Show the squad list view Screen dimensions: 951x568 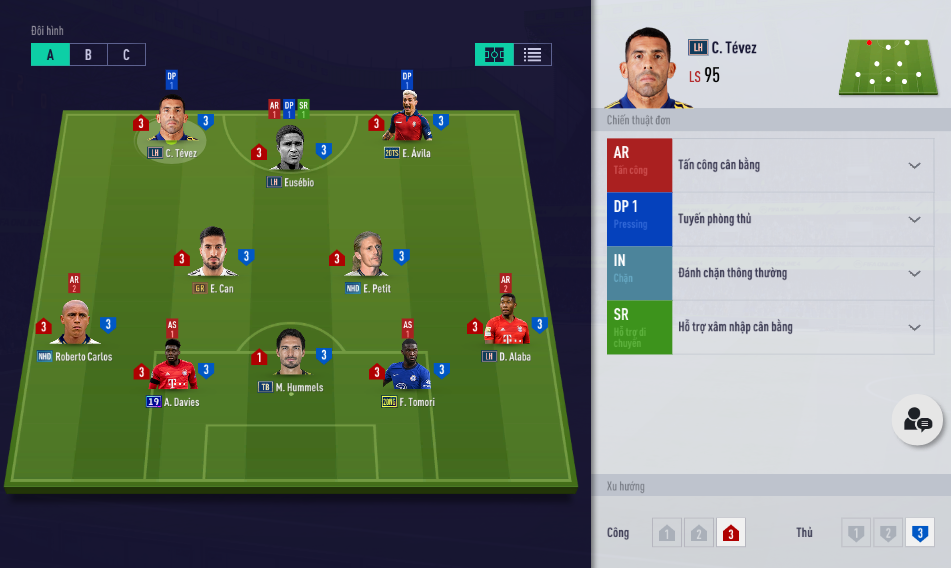click(x=532, y=55)
